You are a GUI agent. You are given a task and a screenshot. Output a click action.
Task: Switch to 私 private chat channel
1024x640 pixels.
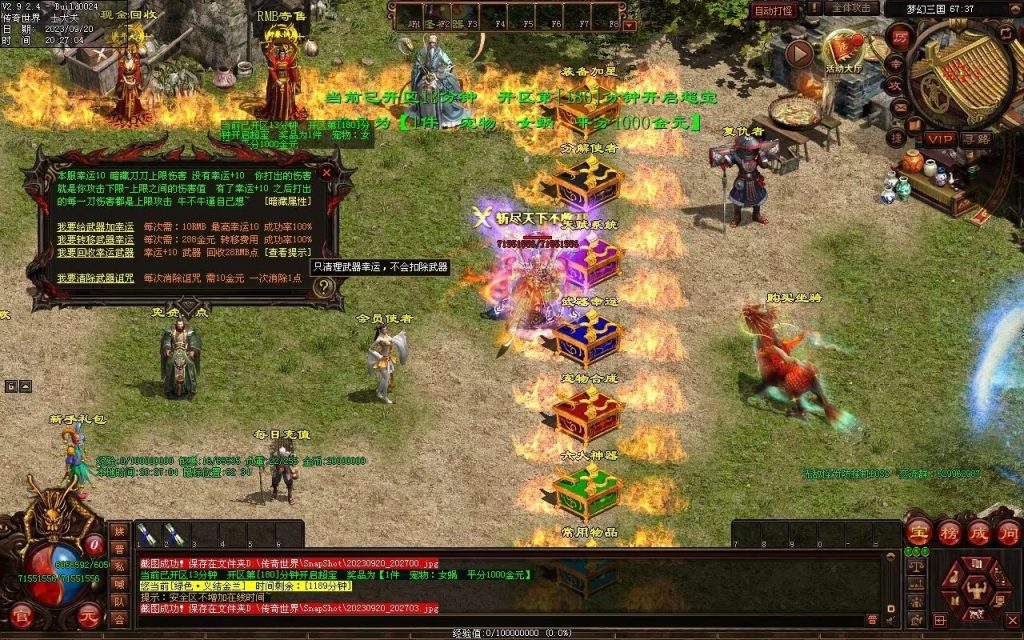(x=119, y=567)
